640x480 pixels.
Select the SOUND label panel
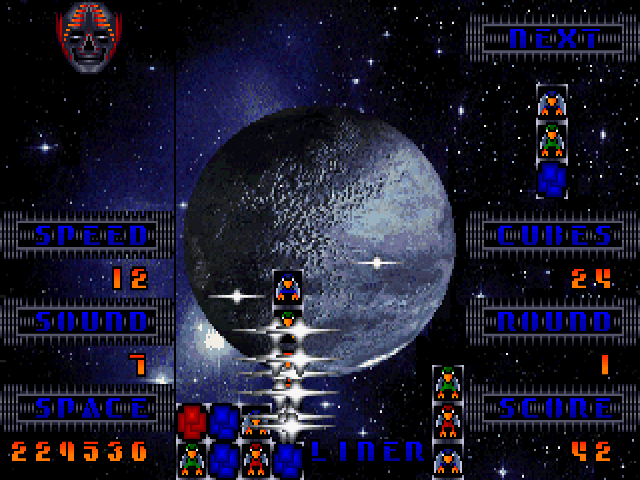89,322
